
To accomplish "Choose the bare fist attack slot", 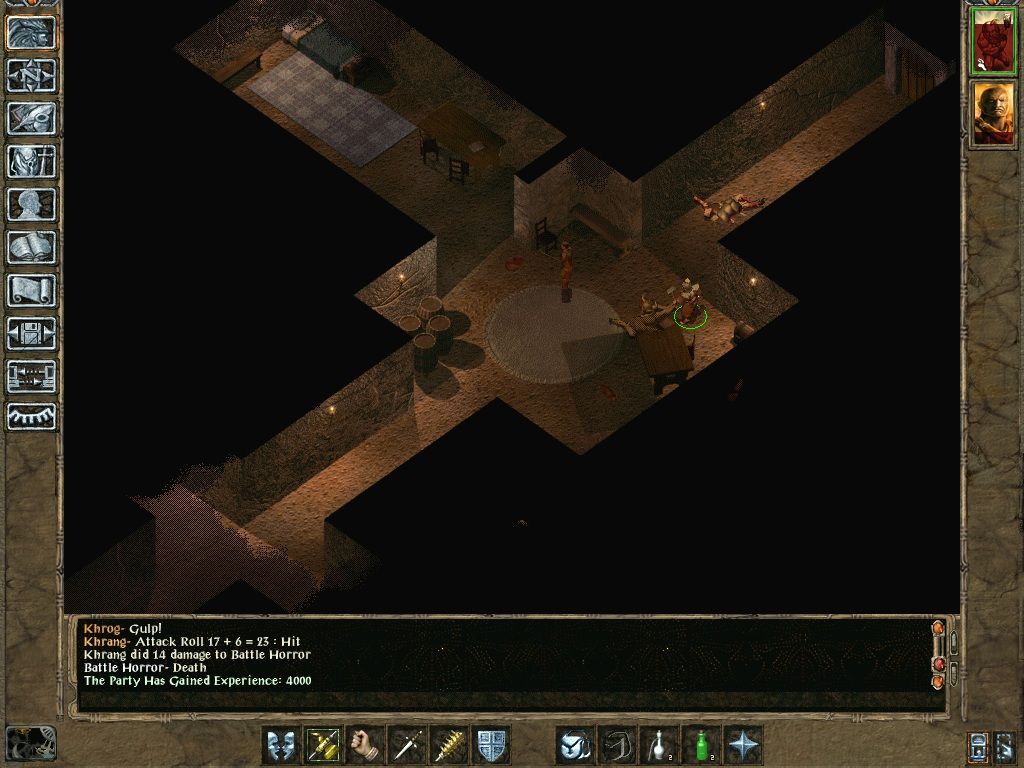I will [365, 745].
